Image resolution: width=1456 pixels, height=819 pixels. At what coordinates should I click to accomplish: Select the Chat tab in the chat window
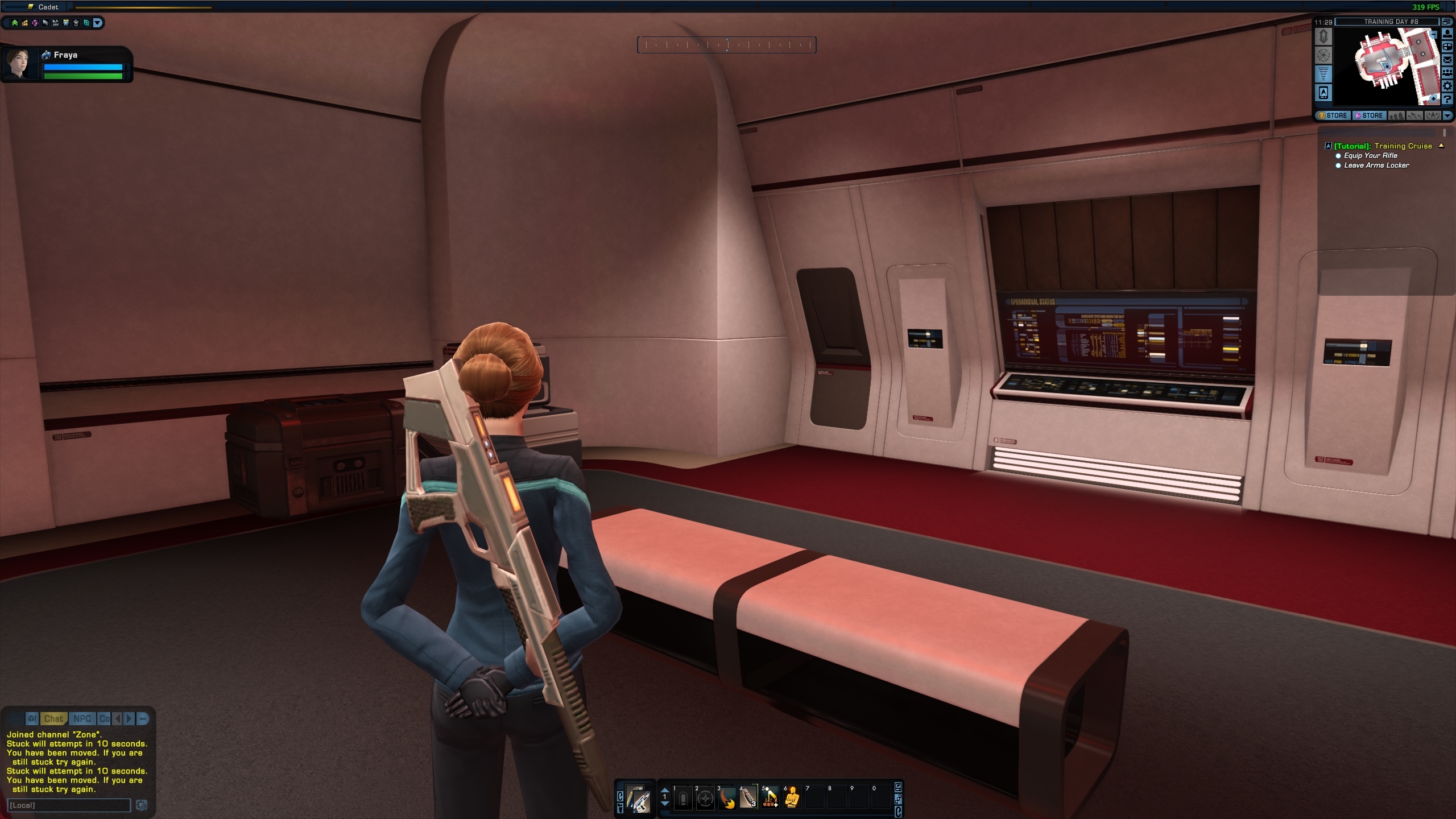pos(55,718)
